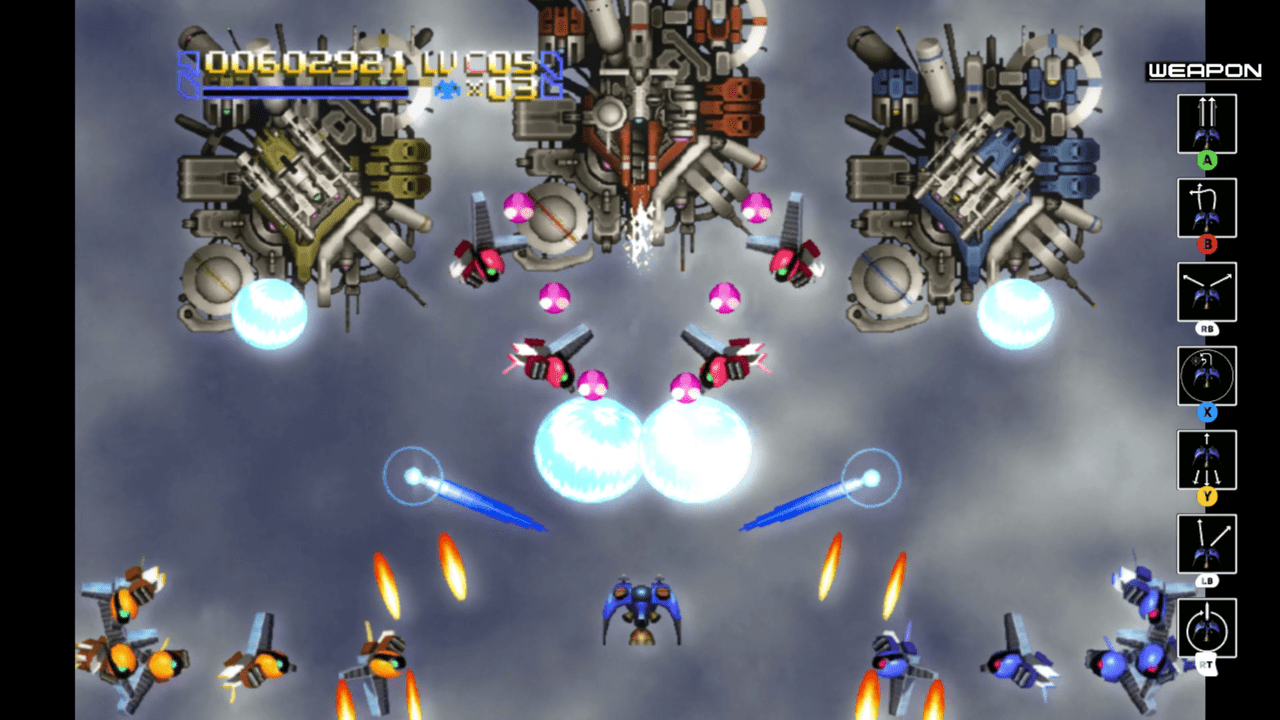Select the twin forward-shot weapon mapped to A
Viewport: 1280px width, 720px height.
click(x=1207, y=122)
